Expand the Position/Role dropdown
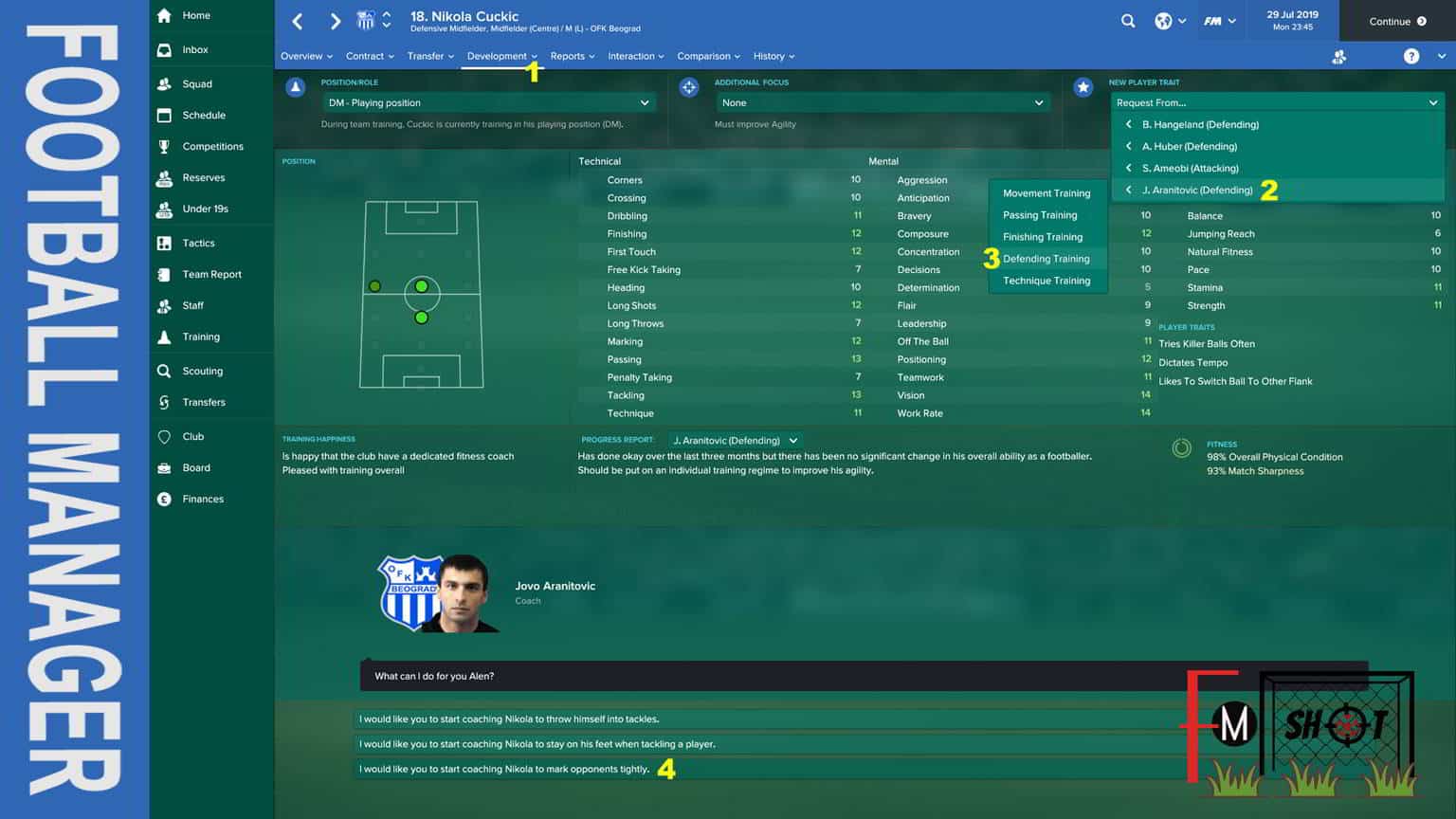The image size is (1456, 819). (x=488, y=102)
